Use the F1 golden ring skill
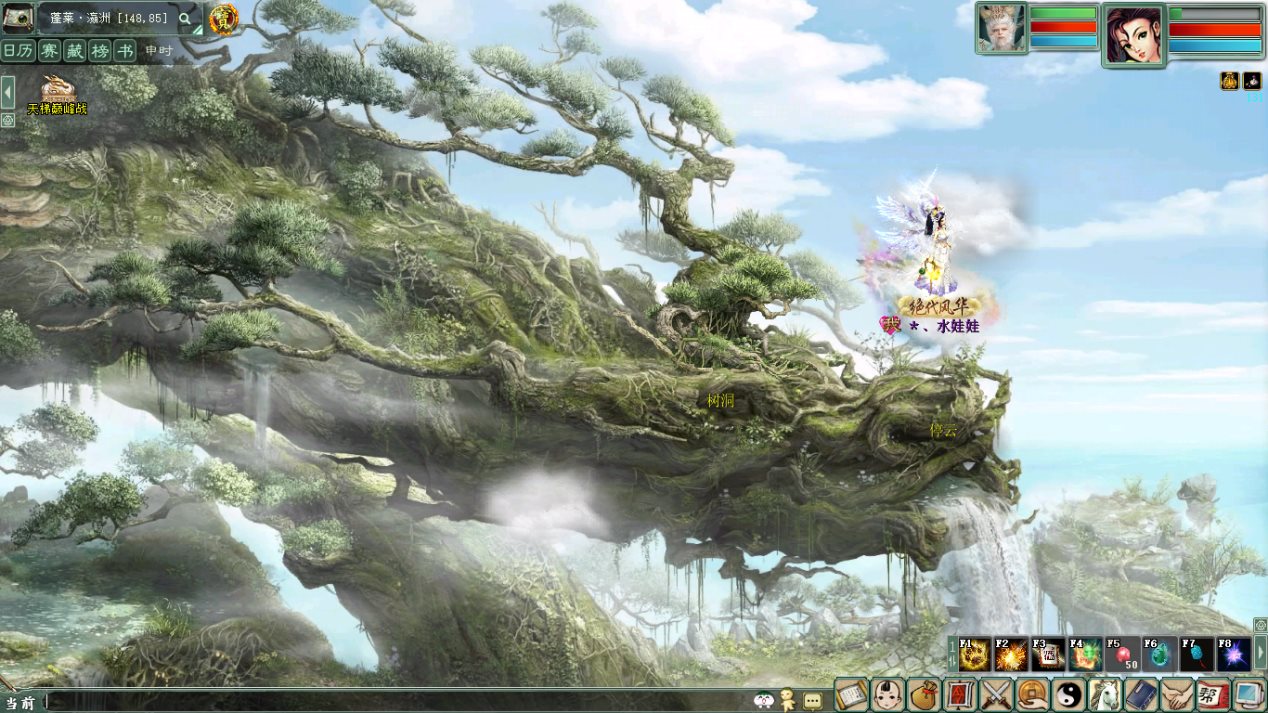The height and width of the screenshot is (713, 1268). tap(974, 655)
